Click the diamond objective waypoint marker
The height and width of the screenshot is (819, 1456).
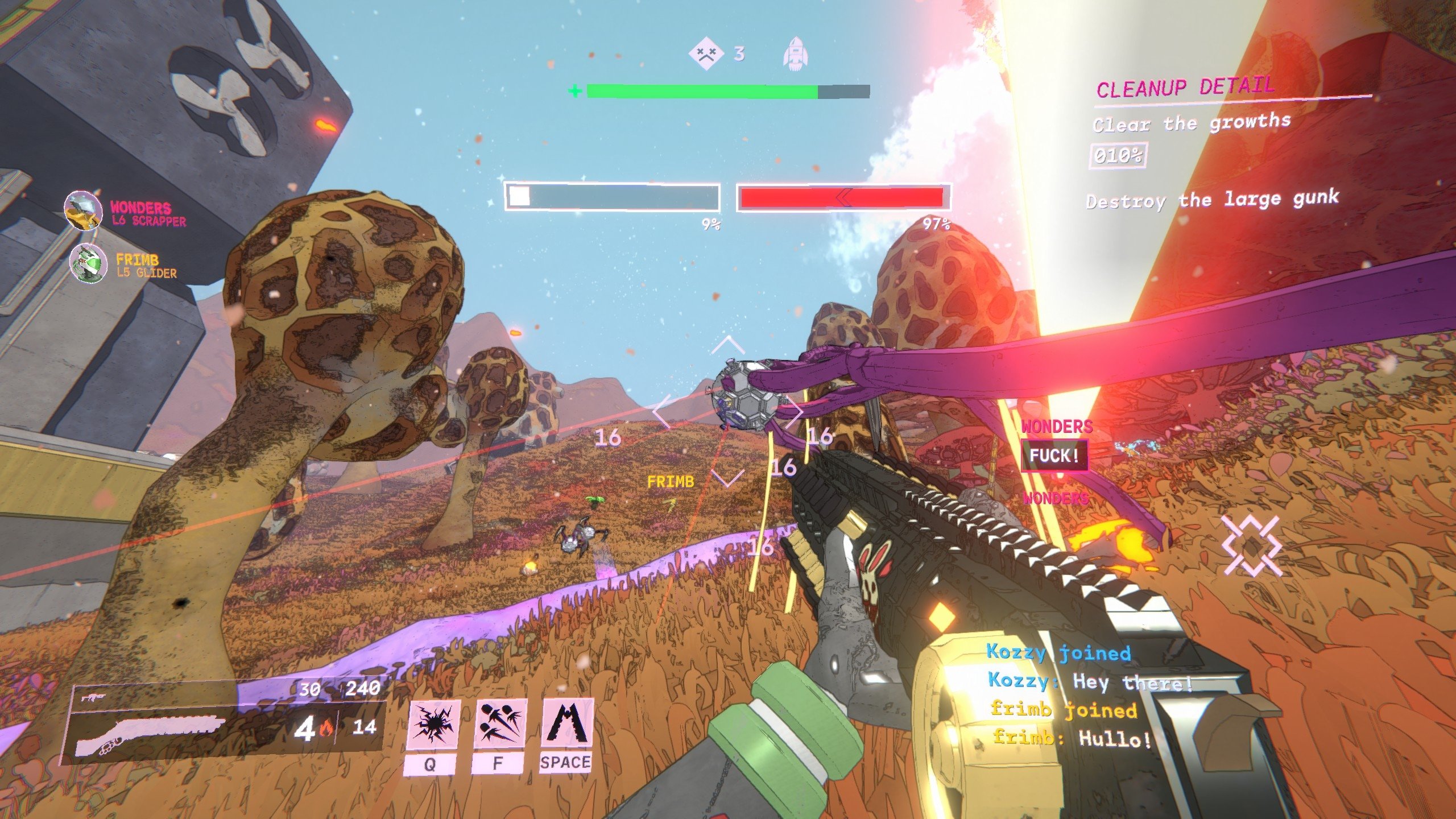coord(1251,546)
